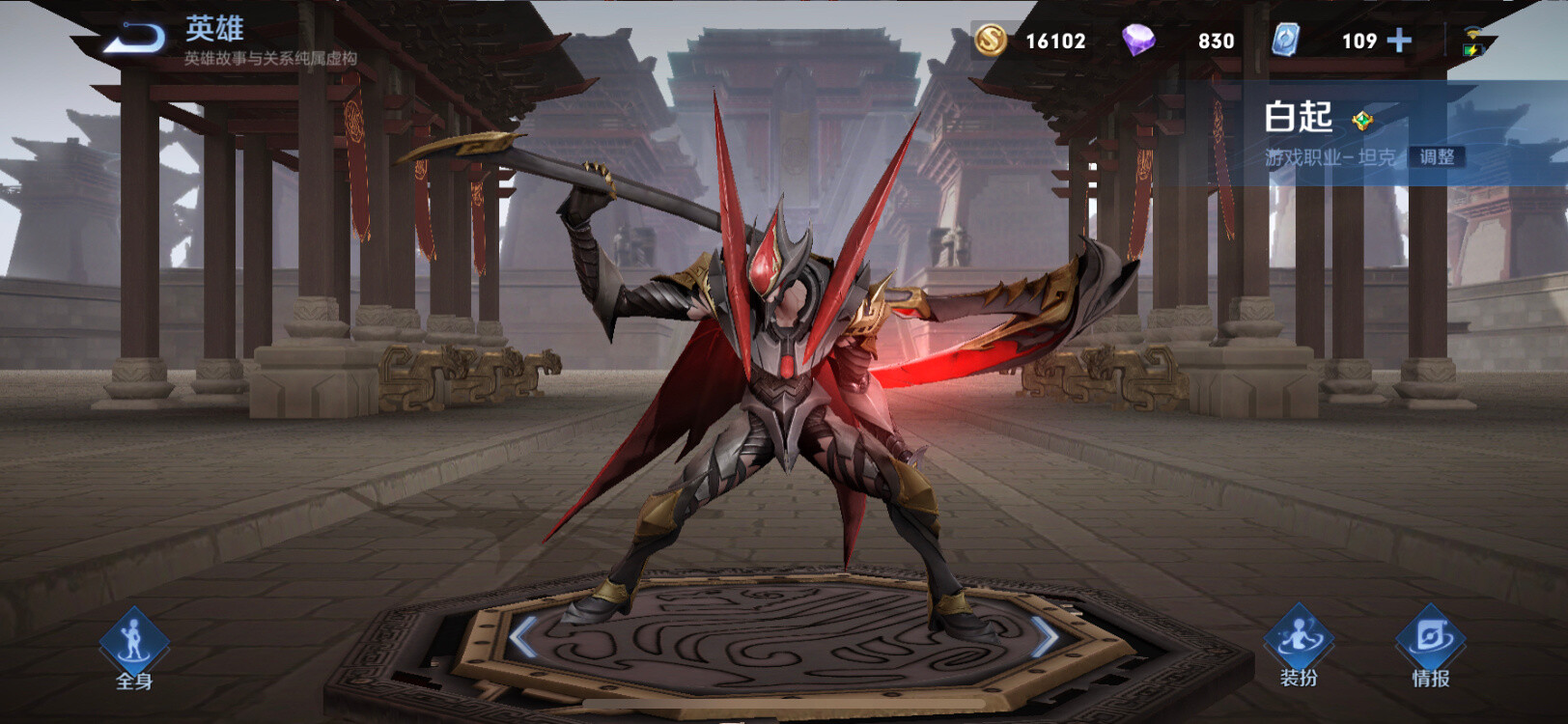Click the green gem badge beside 白起
This screenshot has width=1568, height=724.
[x=1362, y=121]
